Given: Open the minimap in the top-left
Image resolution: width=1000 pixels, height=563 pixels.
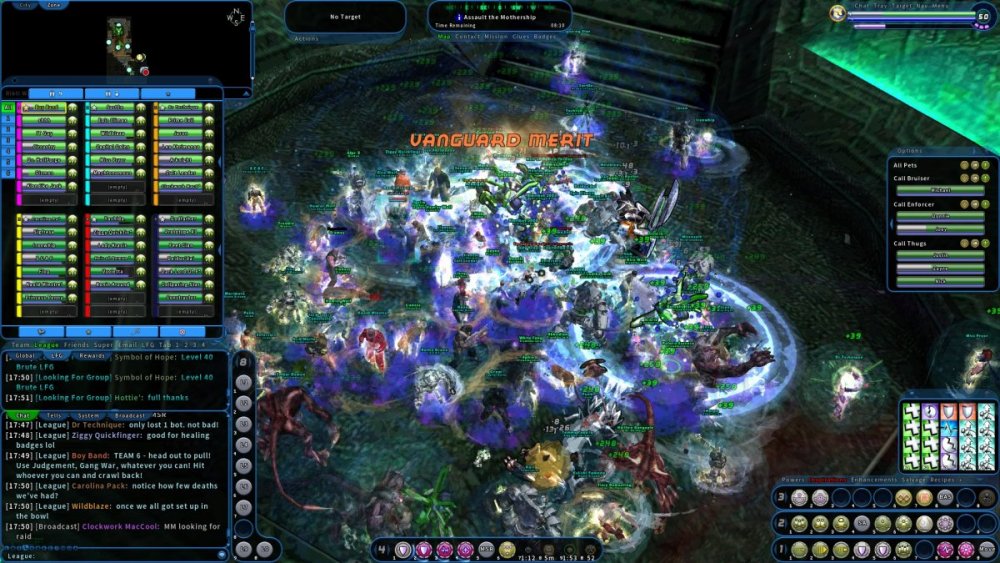Looking at the screenshot, I should click(x=125, y=45).
